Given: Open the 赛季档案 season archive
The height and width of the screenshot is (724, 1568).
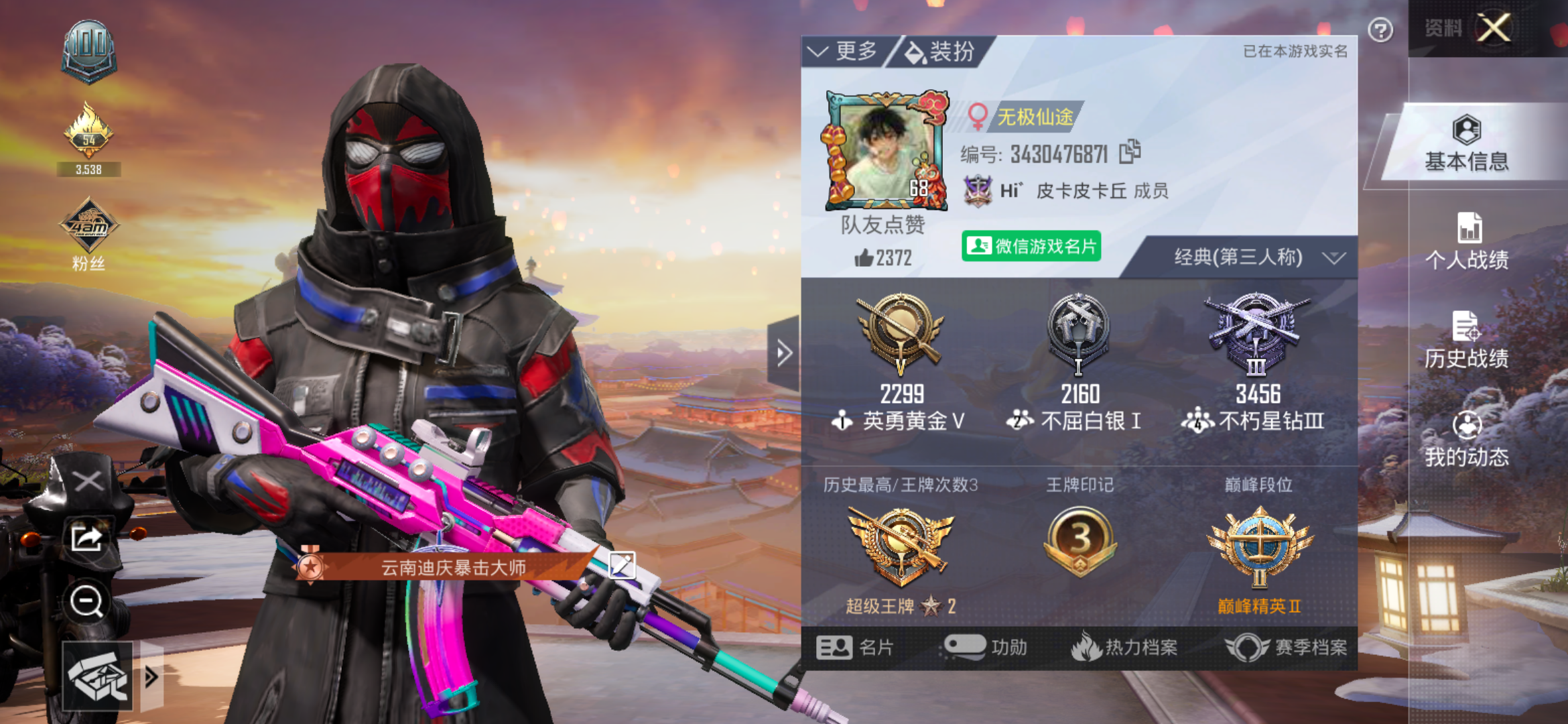Looking at the screenshot, I should tap(1310, 646).
